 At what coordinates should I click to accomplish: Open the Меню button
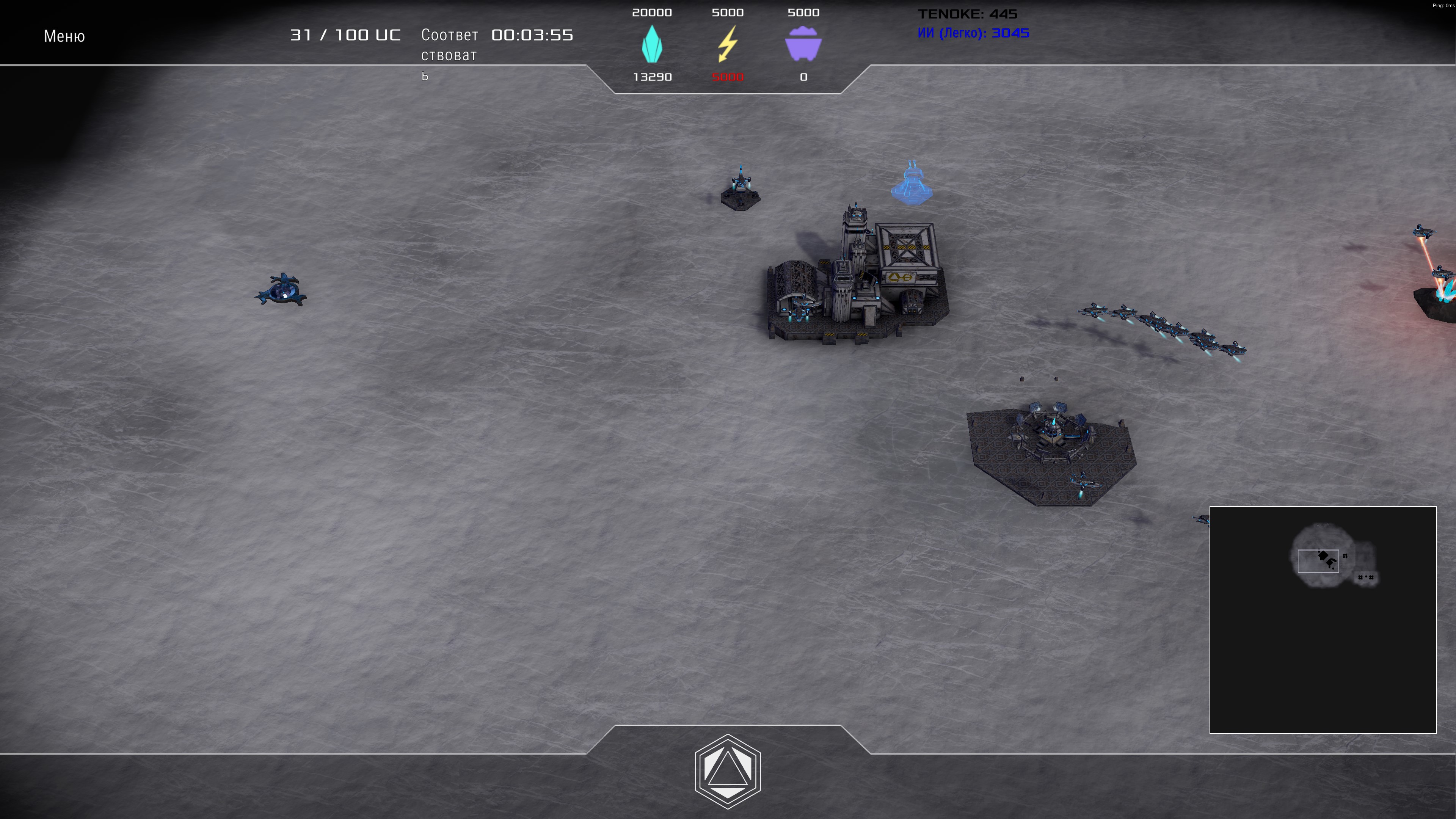pos(64,36)
